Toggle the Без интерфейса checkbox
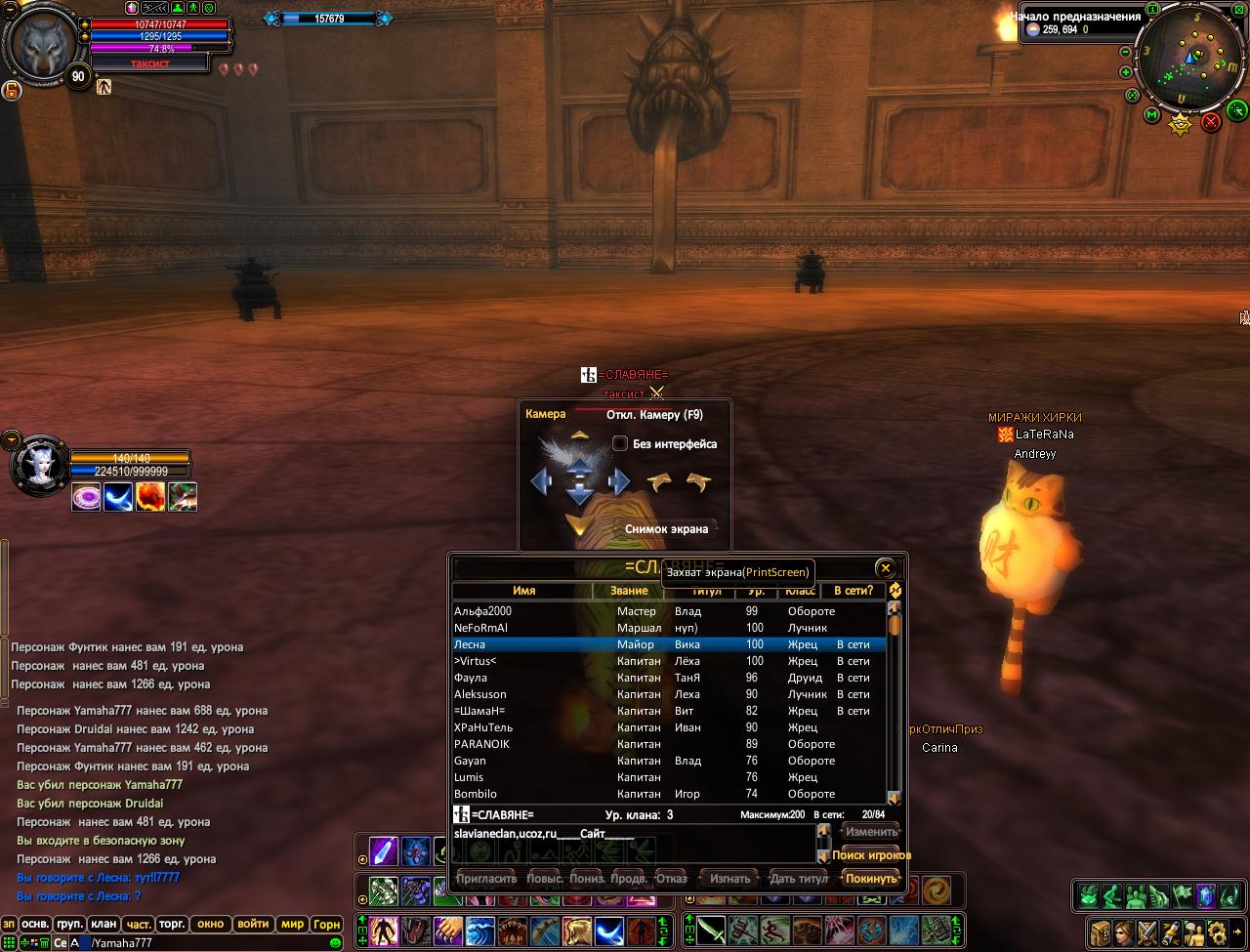The height and width of the screenshot is (952, 1250). (x=619, y=444)
